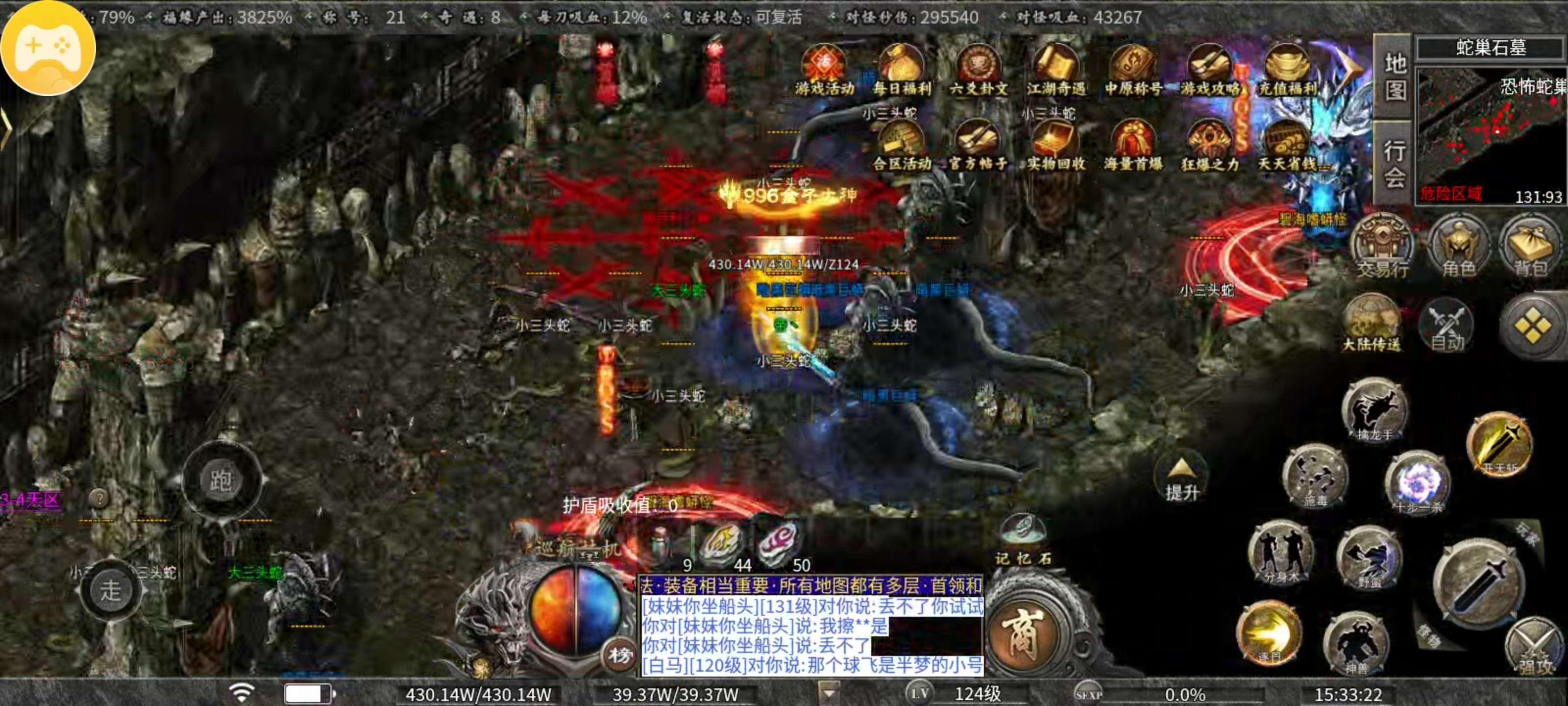Cast the 擒龙手 skill
The height and width of the screenshot is (706, 1568).
1375,412
